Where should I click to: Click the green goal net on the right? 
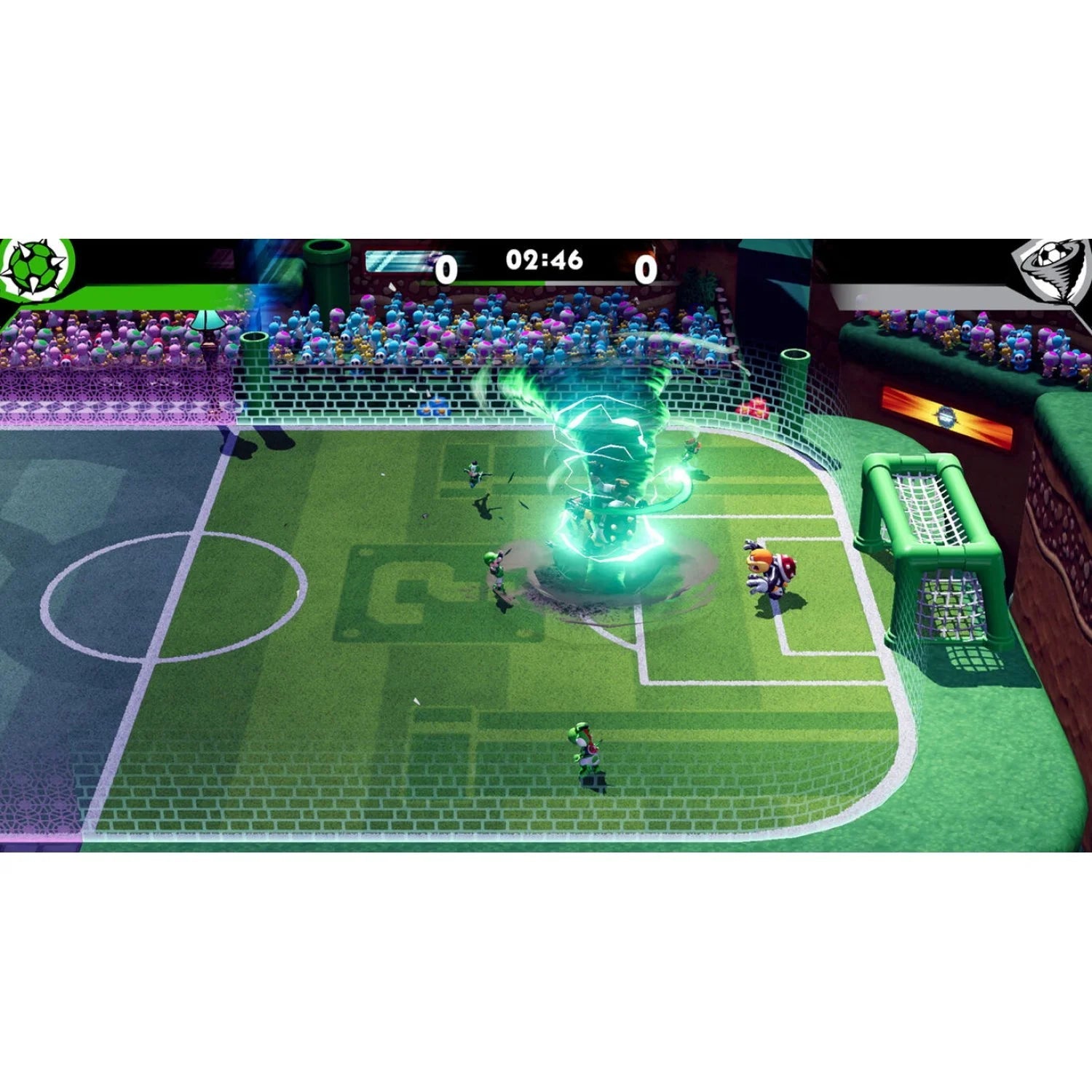[x=928, y=553]
